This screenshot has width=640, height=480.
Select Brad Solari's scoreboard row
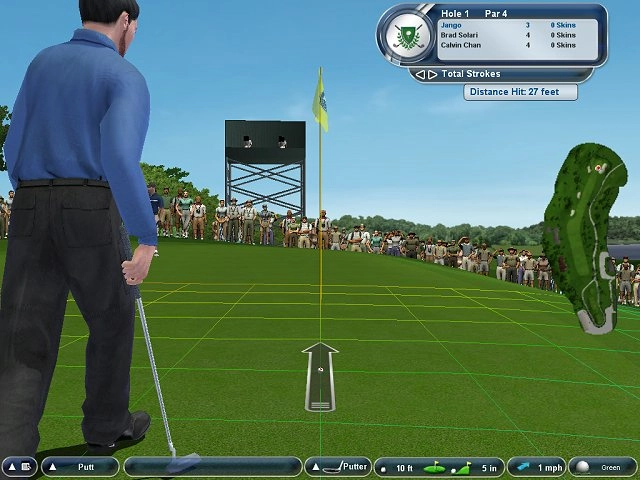pos(507,35)
